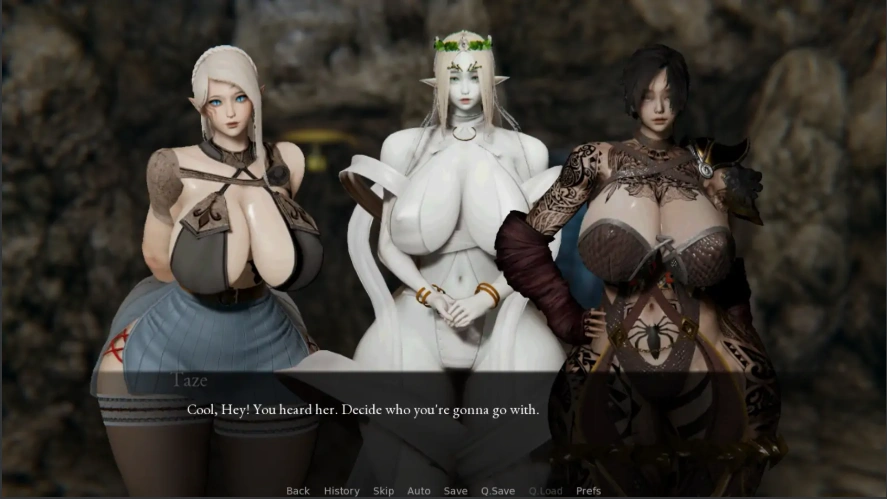This screenshot has height=499, width=887.
Task: Quick load with Q.Load
Action: click(545, 491)
